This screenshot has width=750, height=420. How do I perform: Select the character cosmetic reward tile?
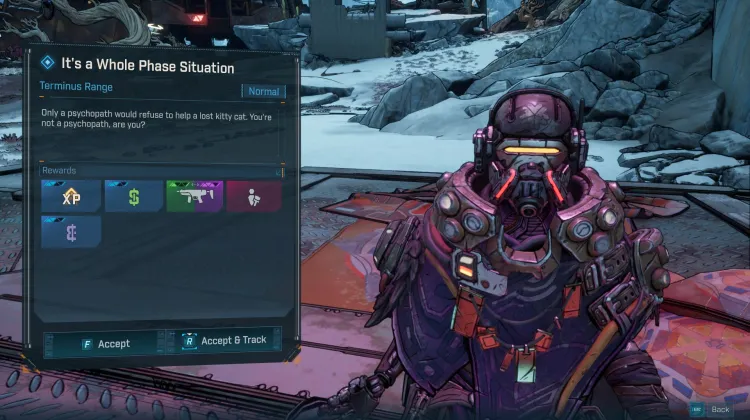[x=254, y=196]
